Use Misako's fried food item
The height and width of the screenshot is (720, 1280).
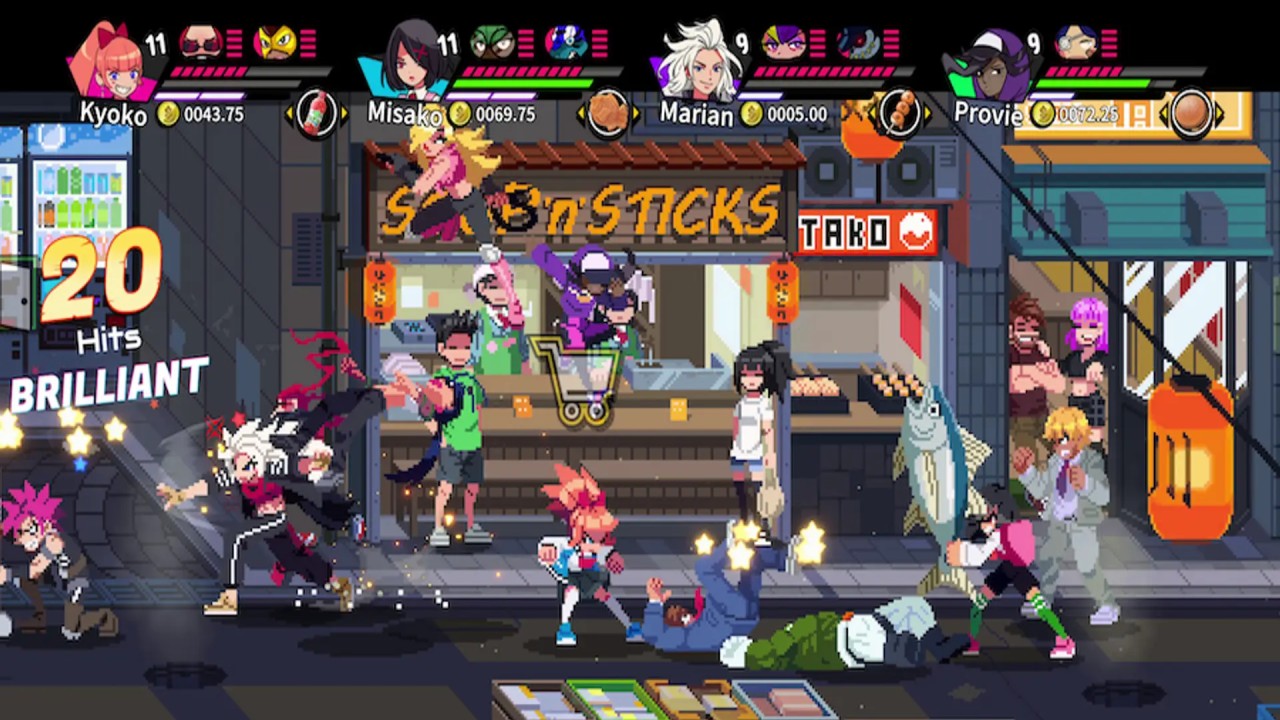point(608,114)
